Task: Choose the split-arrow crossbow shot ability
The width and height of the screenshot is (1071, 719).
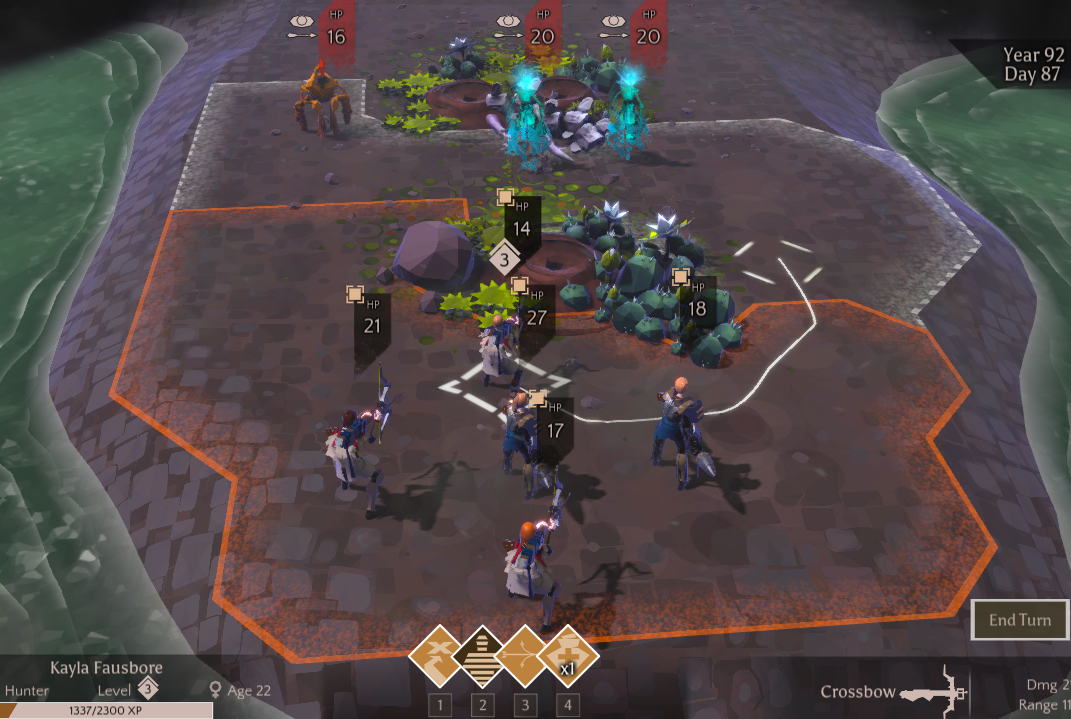Action: tap(525, 657)
